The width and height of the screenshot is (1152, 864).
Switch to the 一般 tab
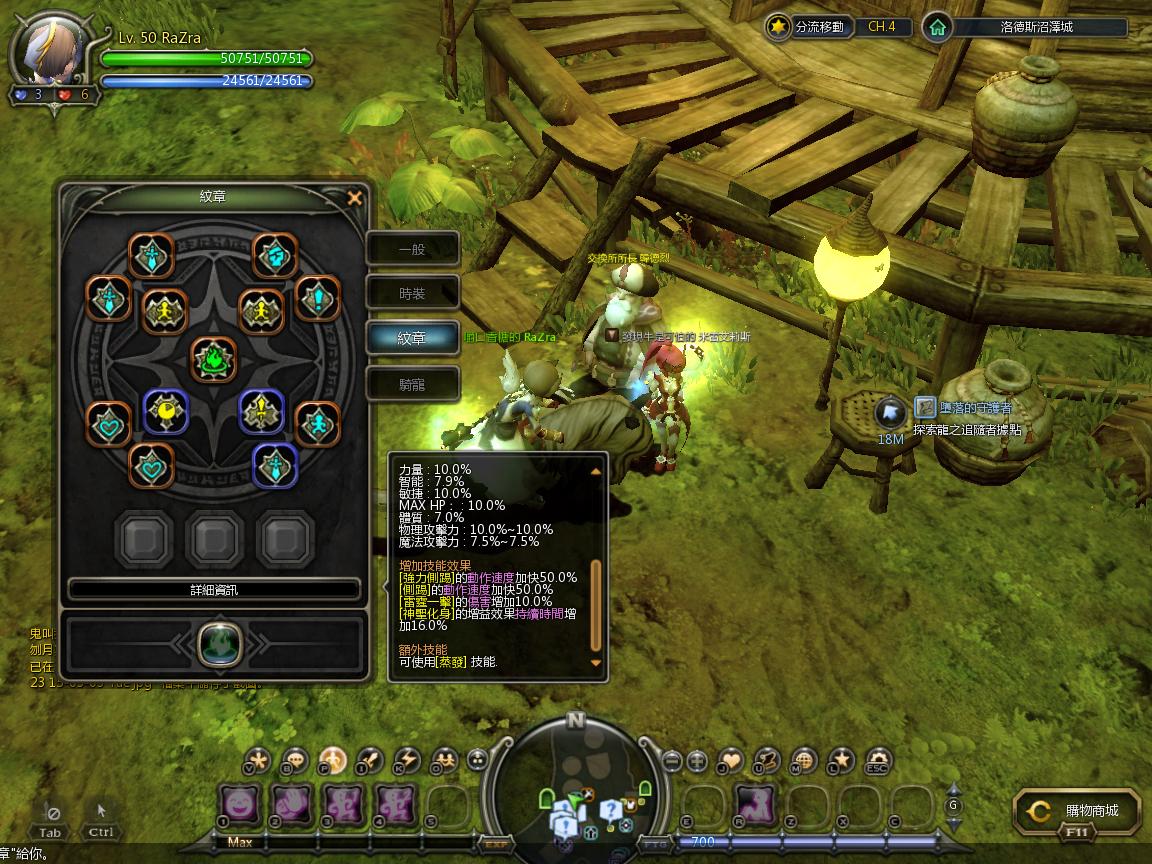pos(412,249)
